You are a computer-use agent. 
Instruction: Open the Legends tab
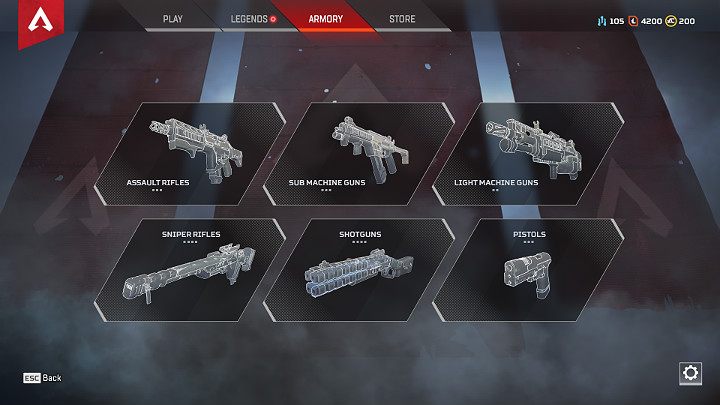point(249,19)
